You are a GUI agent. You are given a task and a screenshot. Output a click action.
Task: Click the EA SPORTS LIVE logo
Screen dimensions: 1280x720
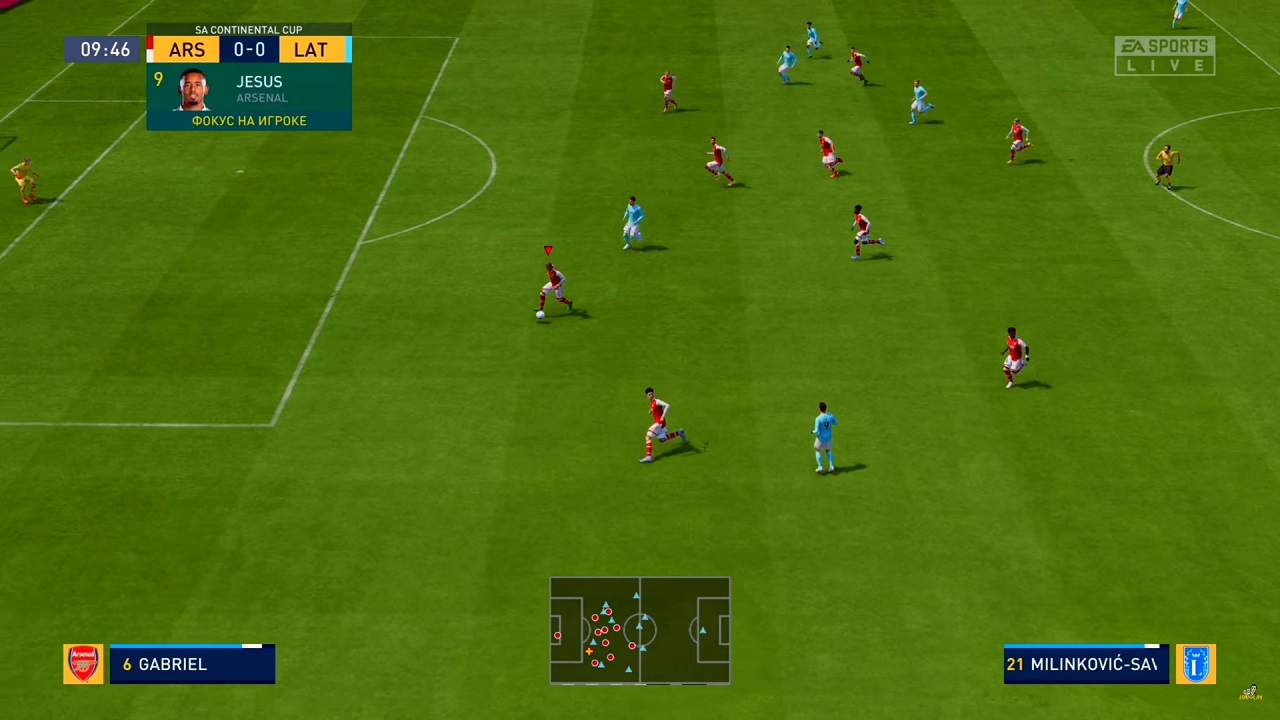coord(1164,55)
